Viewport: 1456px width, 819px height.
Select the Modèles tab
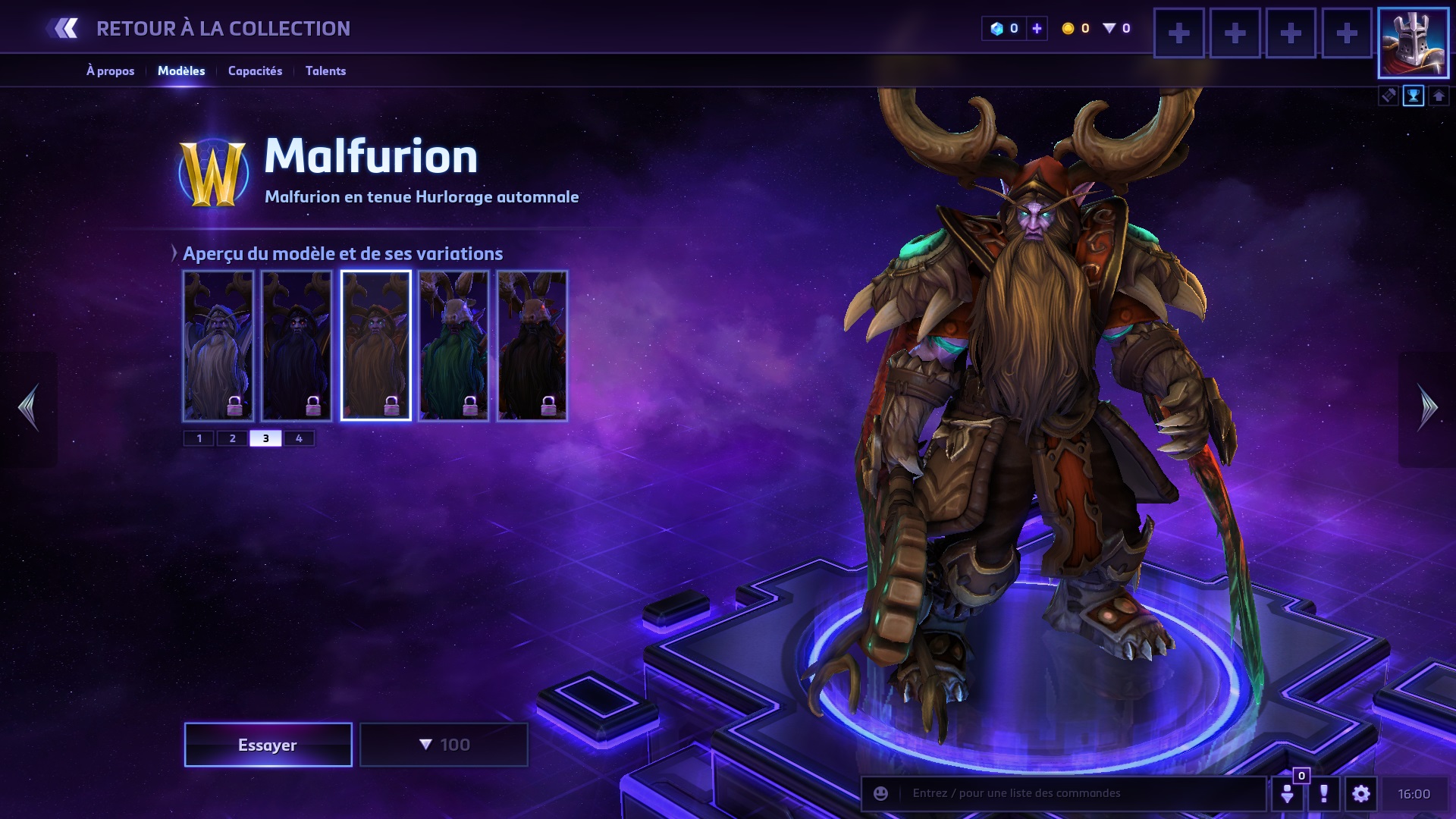click(x=181, y=71)
